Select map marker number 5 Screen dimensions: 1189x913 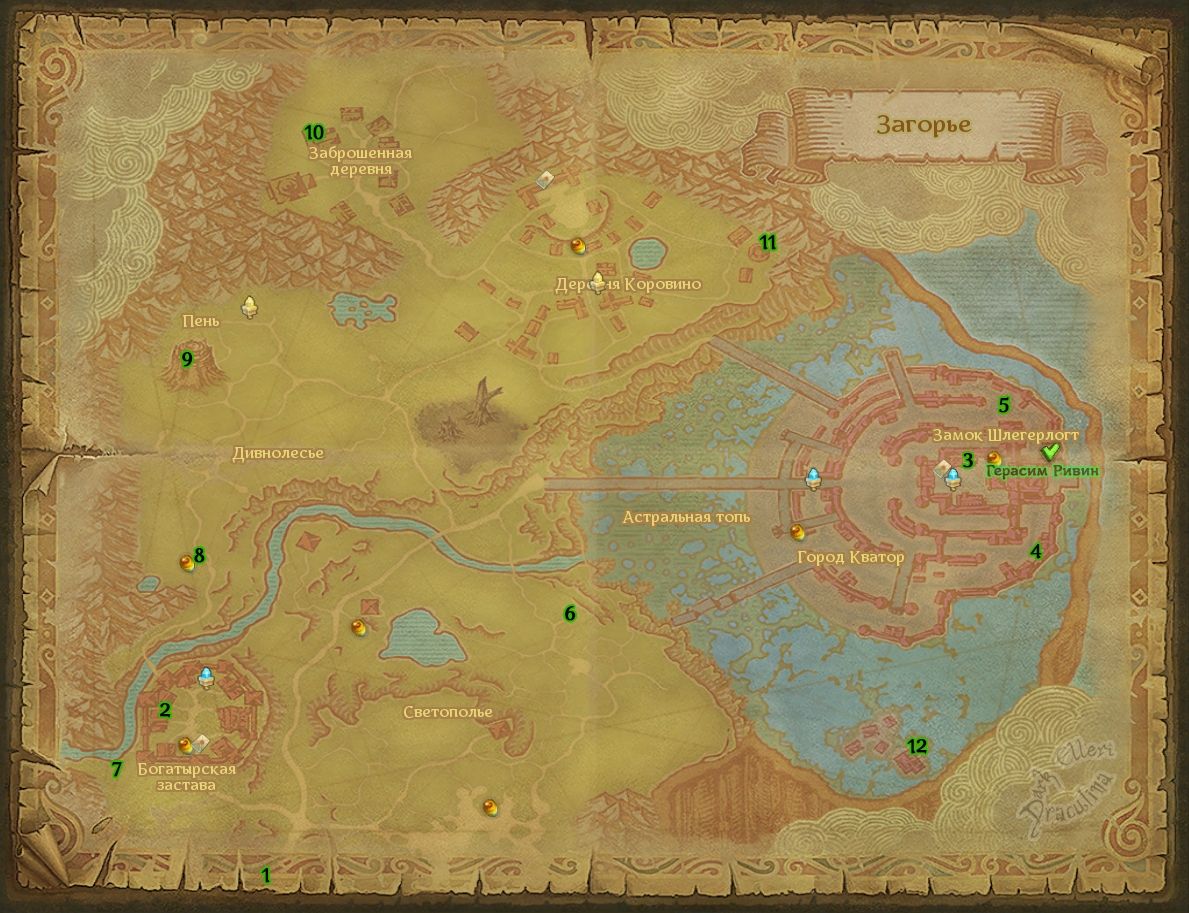(1004, 405)
